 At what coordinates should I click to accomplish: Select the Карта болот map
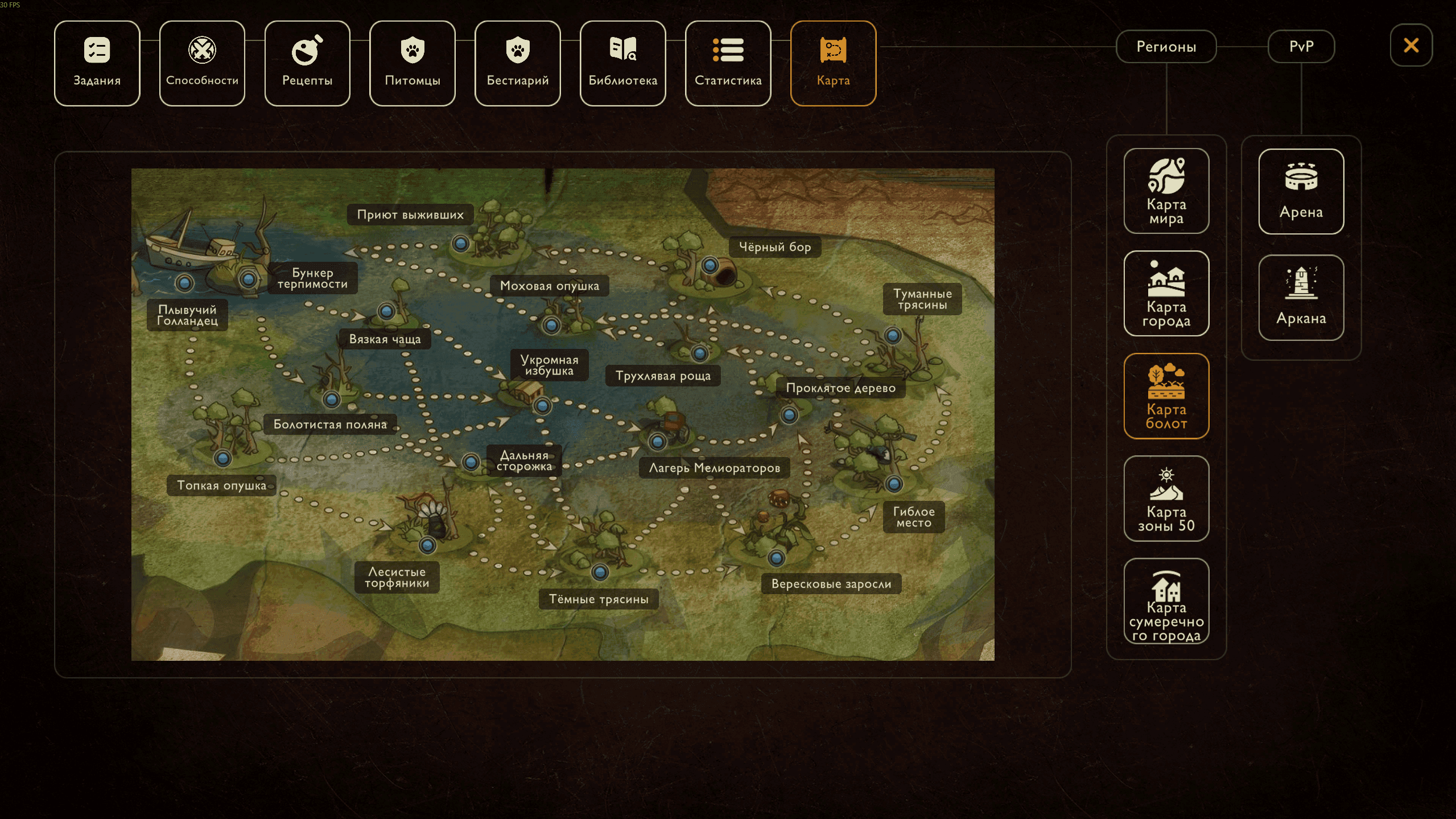click(x=1166, y=396)
